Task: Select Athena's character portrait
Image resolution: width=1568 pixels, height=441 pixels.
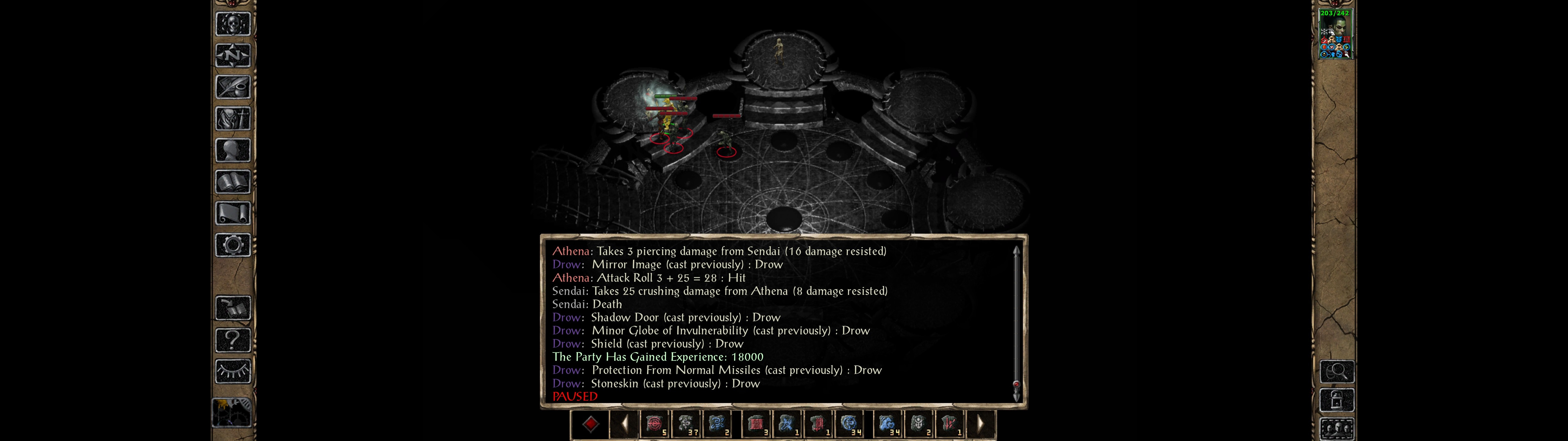Action: coord(1335,34)
